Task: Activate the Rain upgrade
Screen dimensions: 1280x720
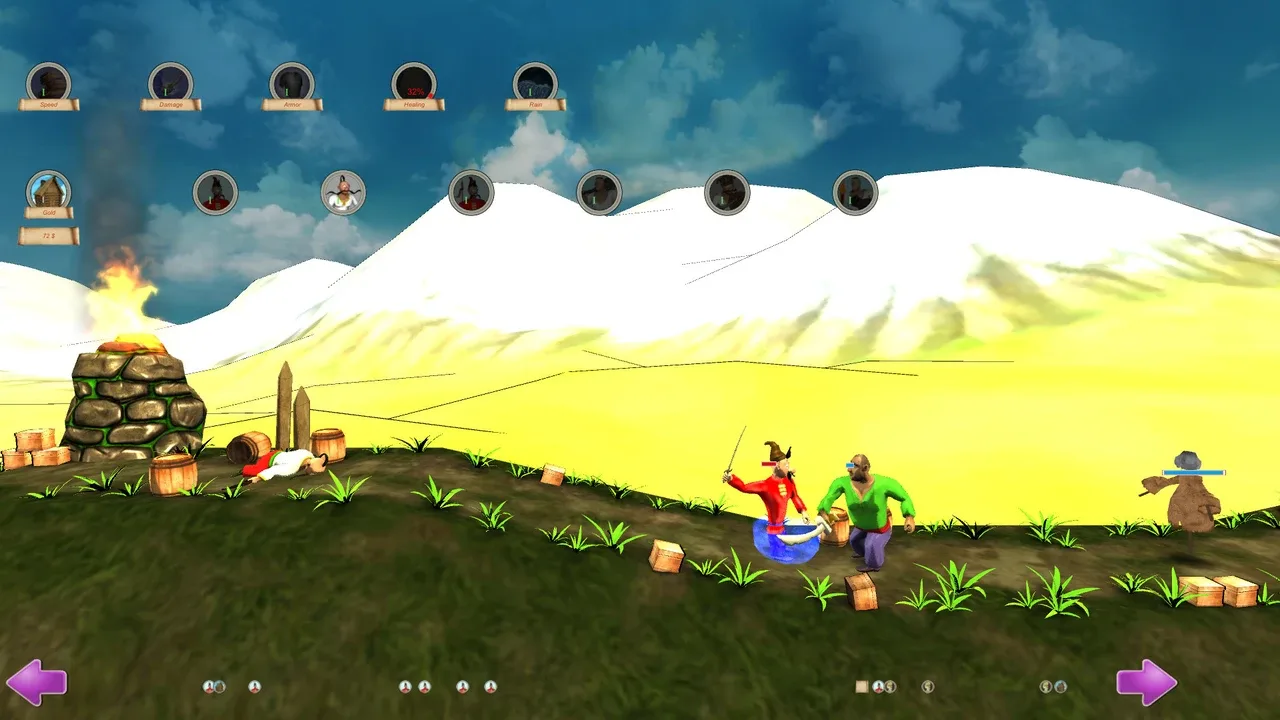Action: click(536, 83)
